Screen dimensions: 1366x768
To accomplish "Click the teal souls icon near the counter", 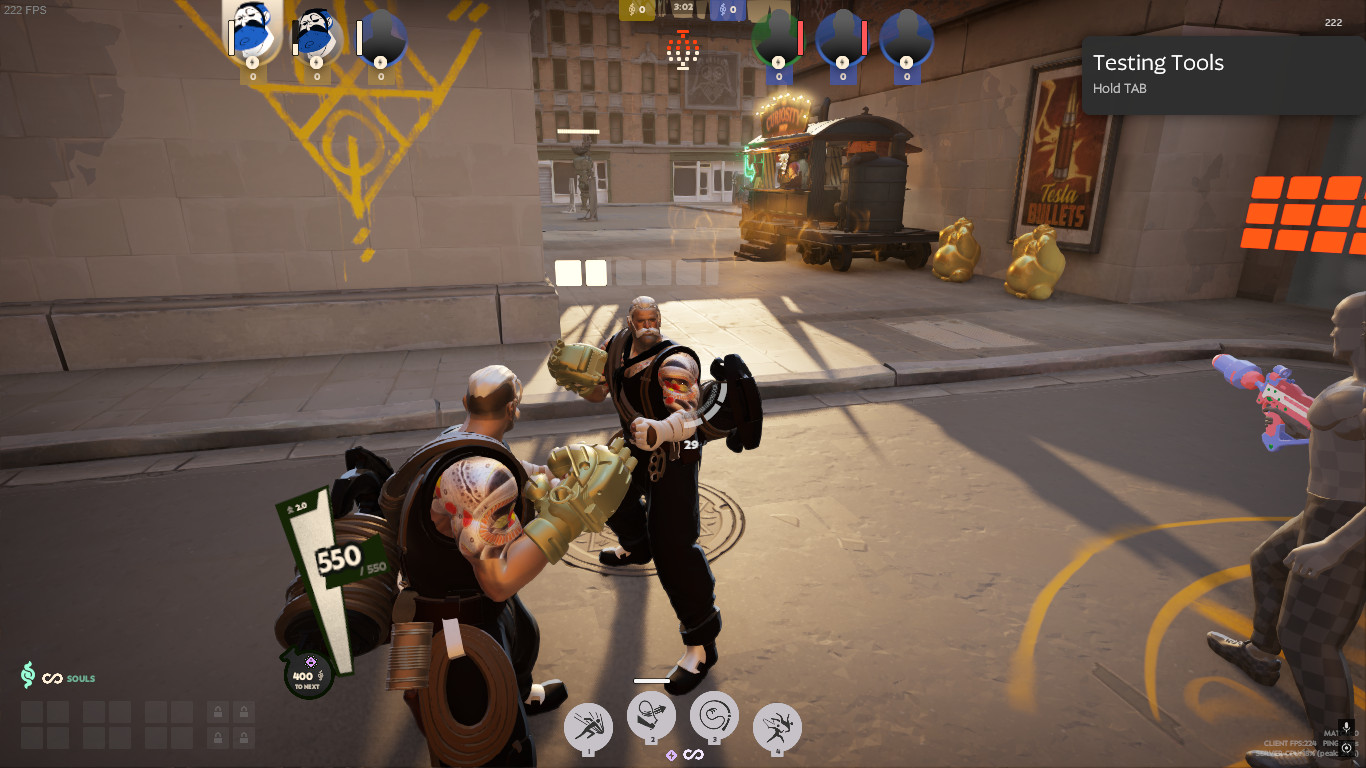I will [x=28, y=675].
